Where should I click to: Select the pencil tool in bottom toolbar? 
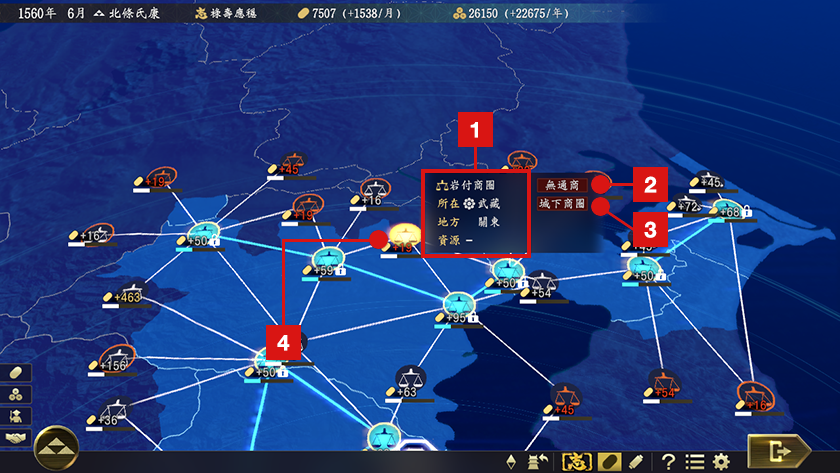coord(636,462)
